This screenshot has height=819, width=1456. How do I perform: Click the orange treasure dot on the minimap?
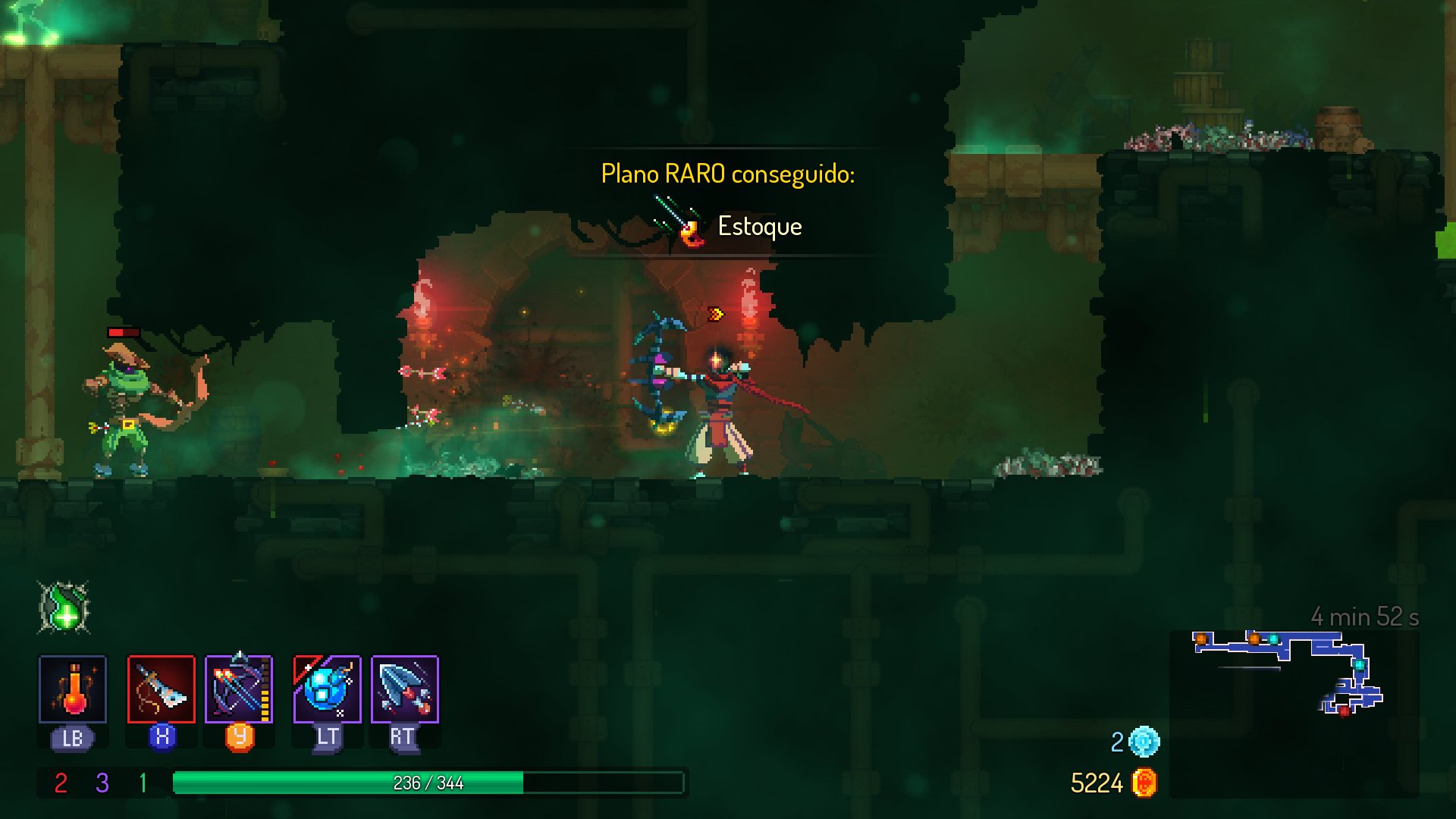click(x=1200, y=639)
